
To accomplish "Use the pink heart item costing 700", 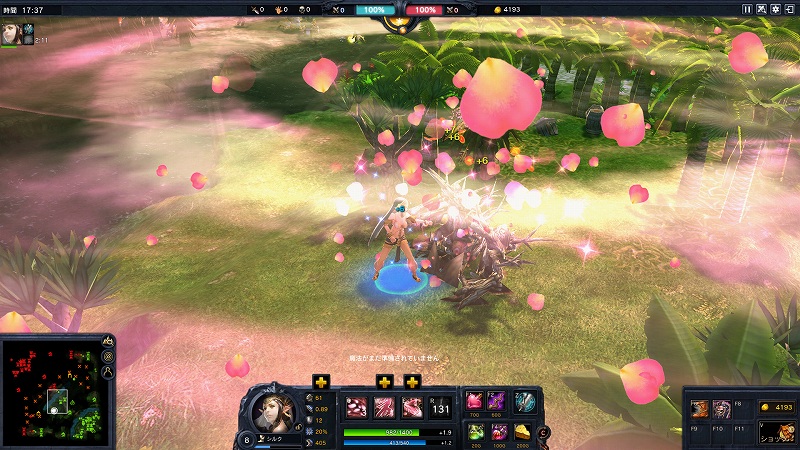I will (x=475, y=401).
